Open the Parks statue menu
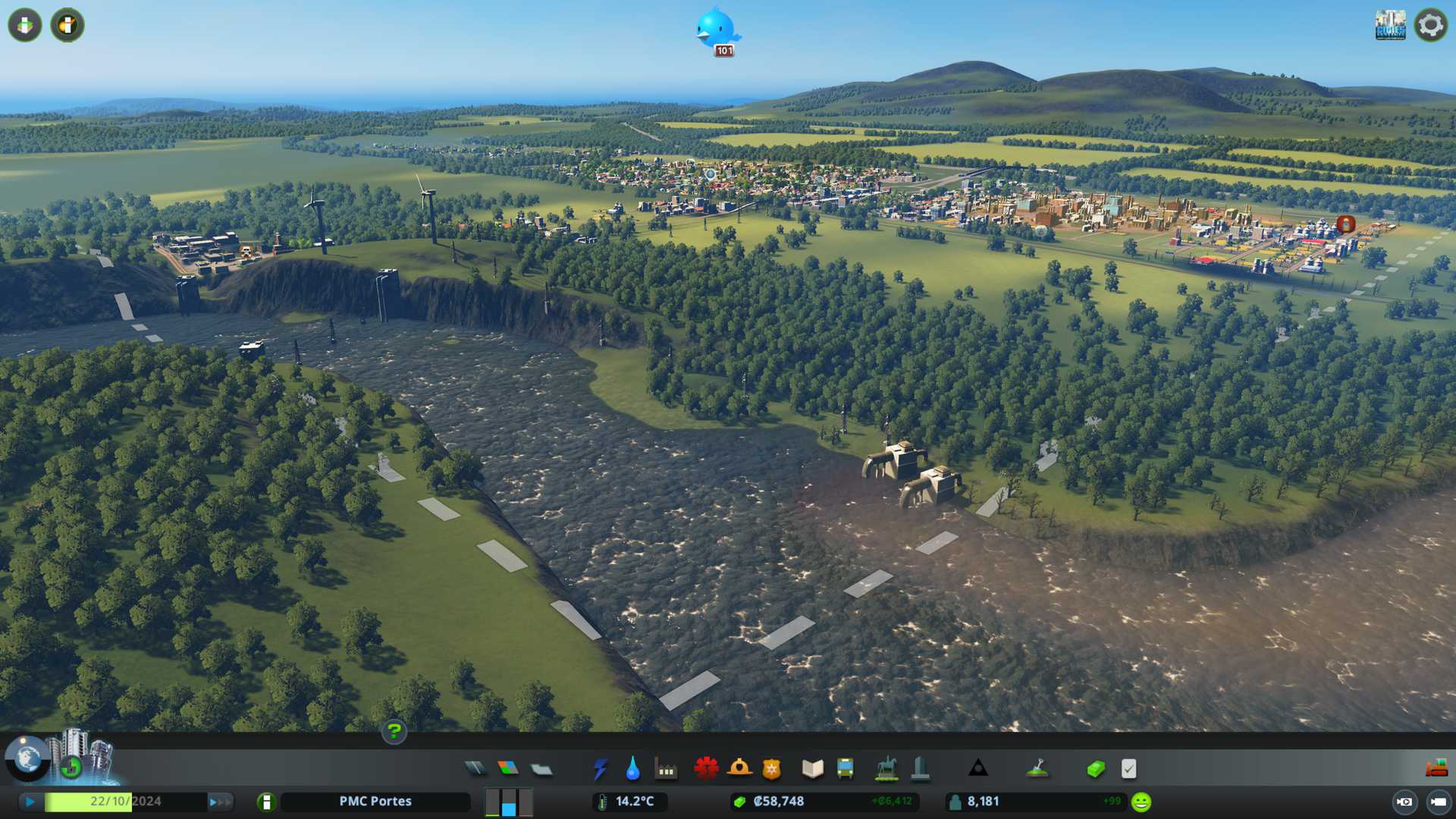The width and height of the screenshot is (1456, 819). pos(886,769)
